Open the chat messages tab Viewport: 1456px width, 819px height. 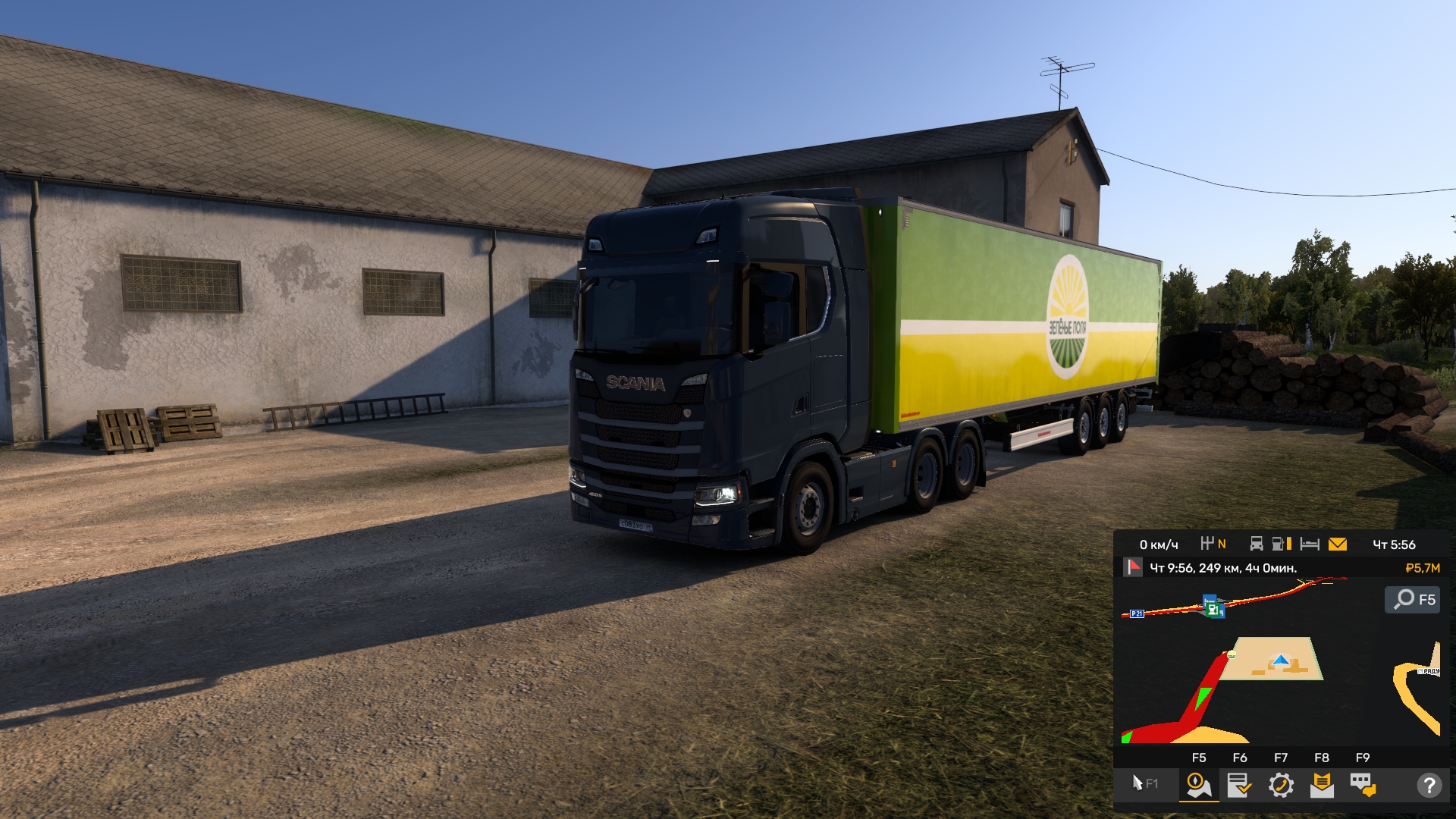click(x=1363, y=785)
